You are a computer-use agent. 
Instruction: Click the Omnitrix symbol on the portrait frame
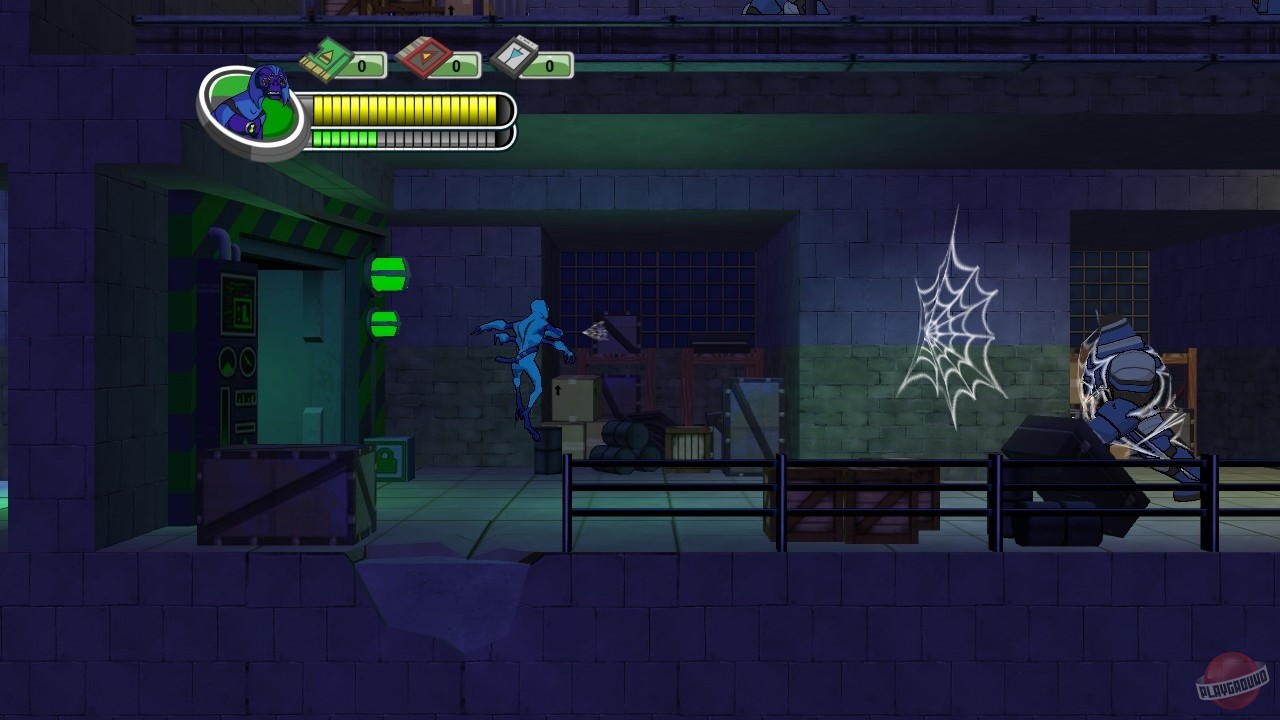point(252,128)
